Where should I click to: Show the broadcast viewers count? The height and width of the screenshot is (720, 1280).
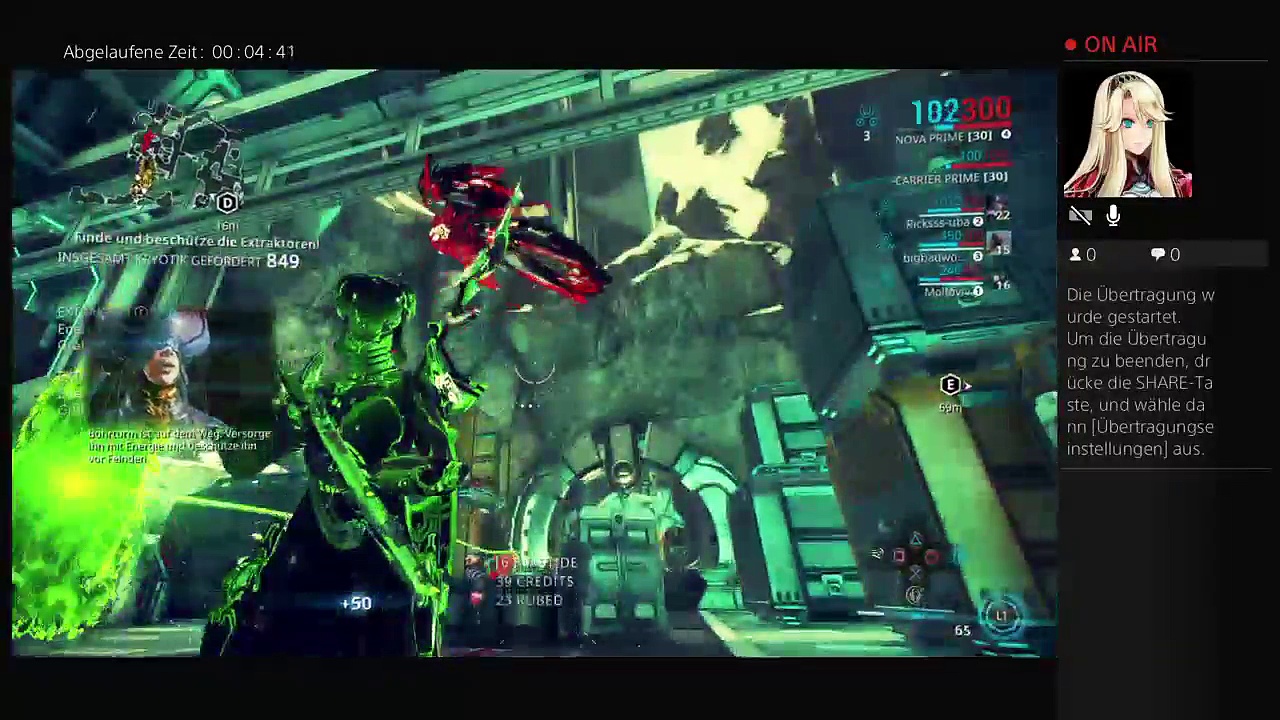[x=1083, y=255]
